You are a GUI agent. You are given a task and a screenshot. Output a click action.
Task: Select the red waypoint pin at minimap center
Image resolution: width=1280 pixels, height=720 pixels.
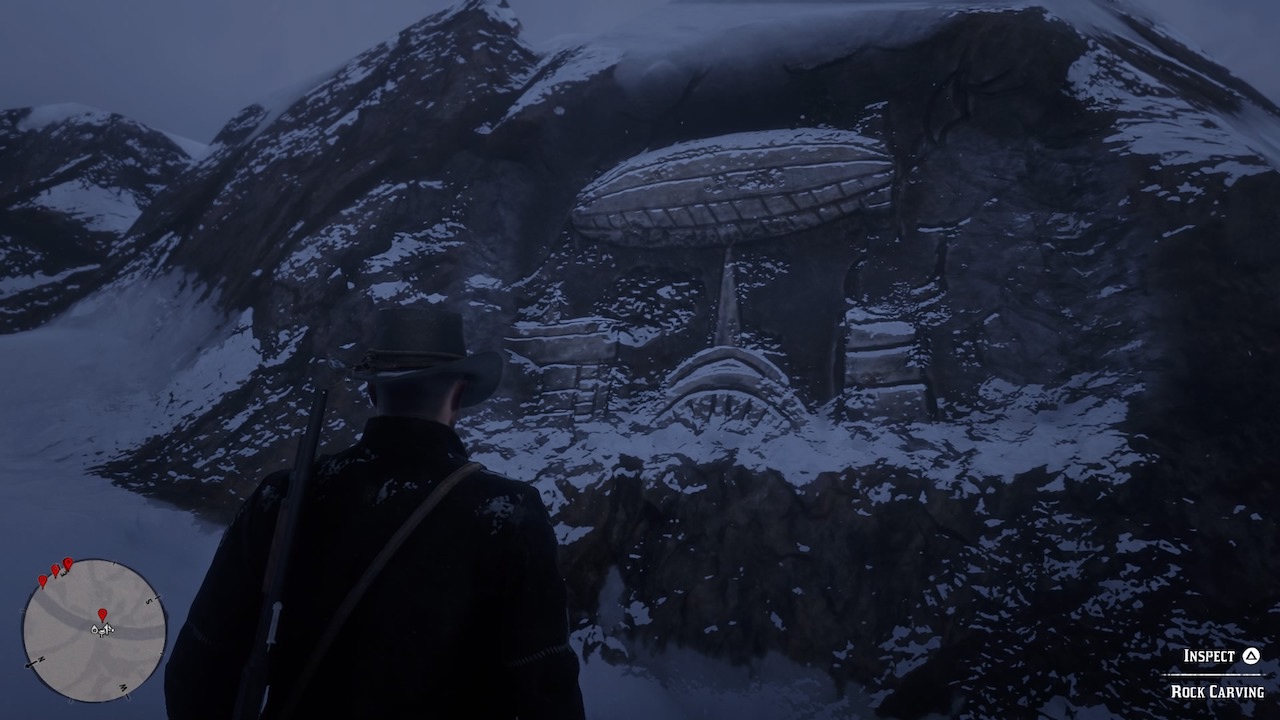pyautogui.click(x=103, y=613)
